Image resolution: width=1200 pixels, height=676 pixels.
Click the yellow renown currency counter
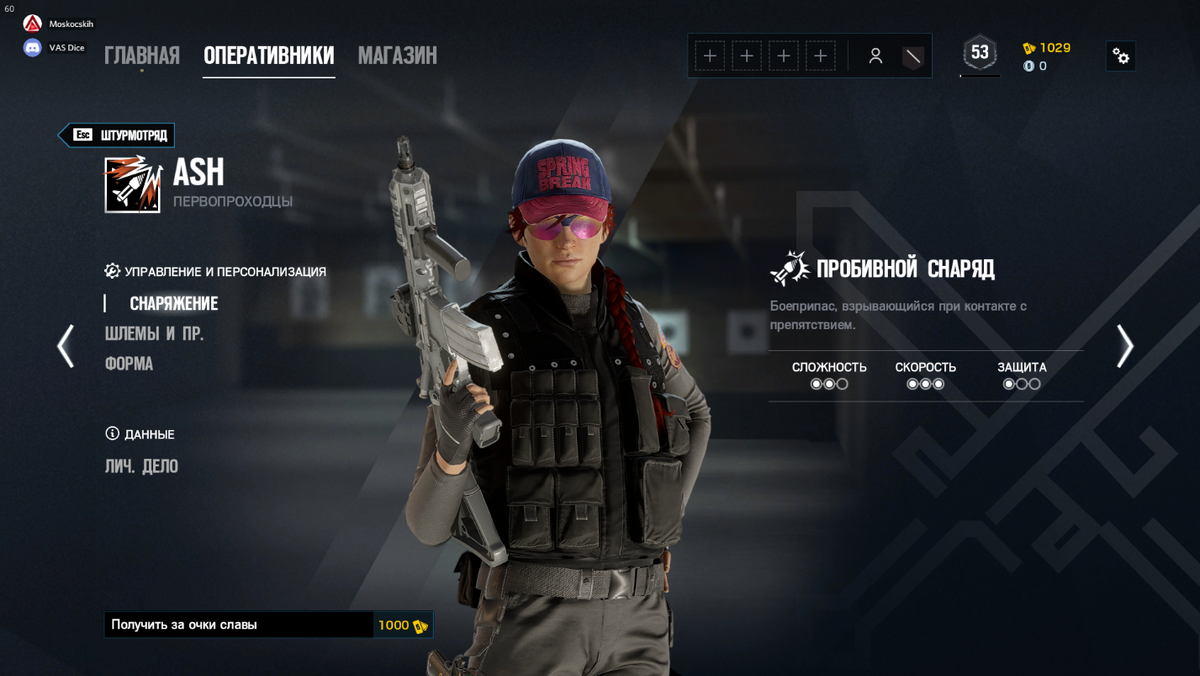pyautogui.click(x=1047, y=48)
